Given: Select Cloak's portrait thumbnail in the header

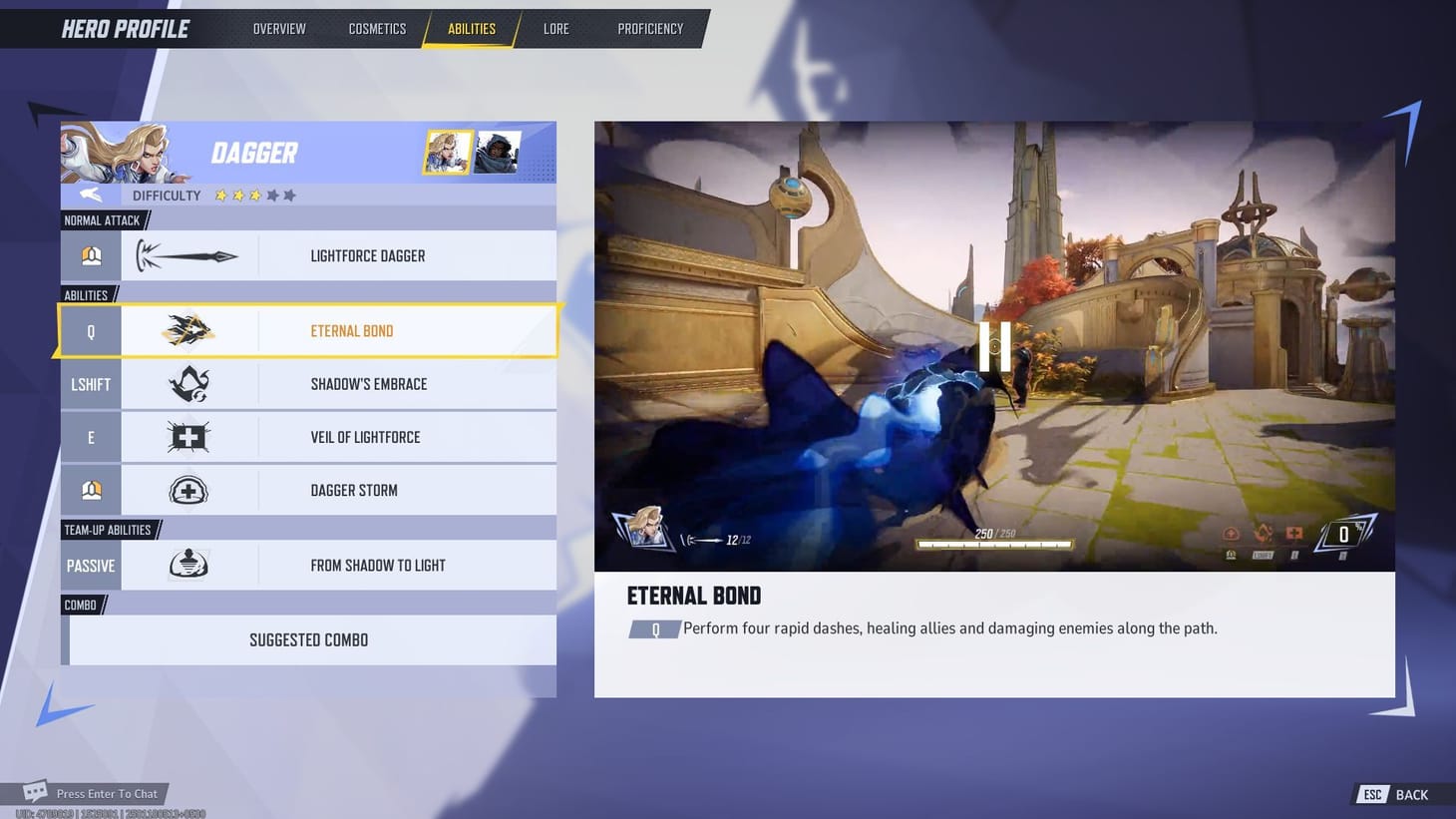Looking at the screenshot, I should (x=495, y=152).
